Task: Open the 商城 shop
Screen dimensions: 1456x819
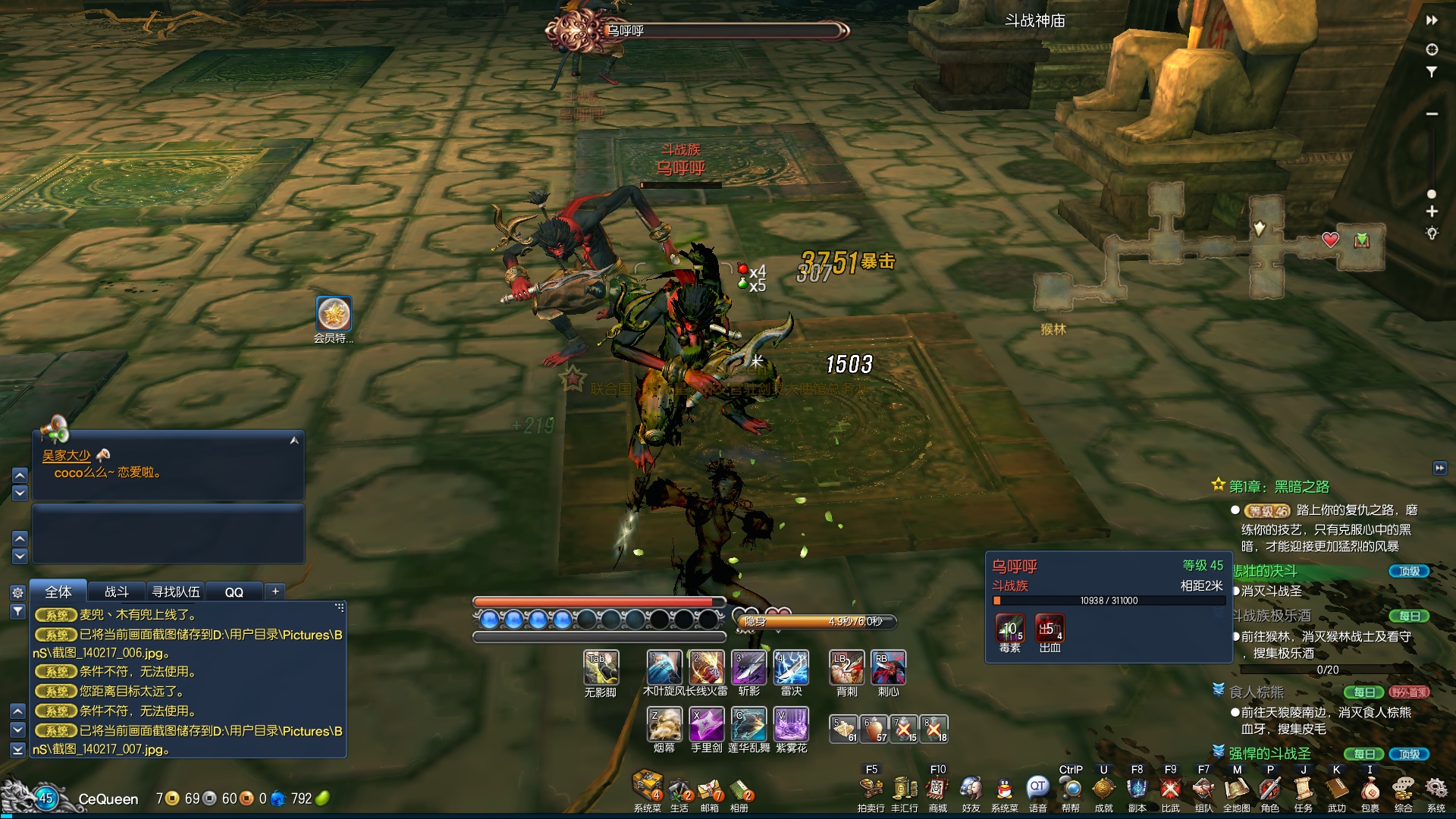Action: (937, 789)
